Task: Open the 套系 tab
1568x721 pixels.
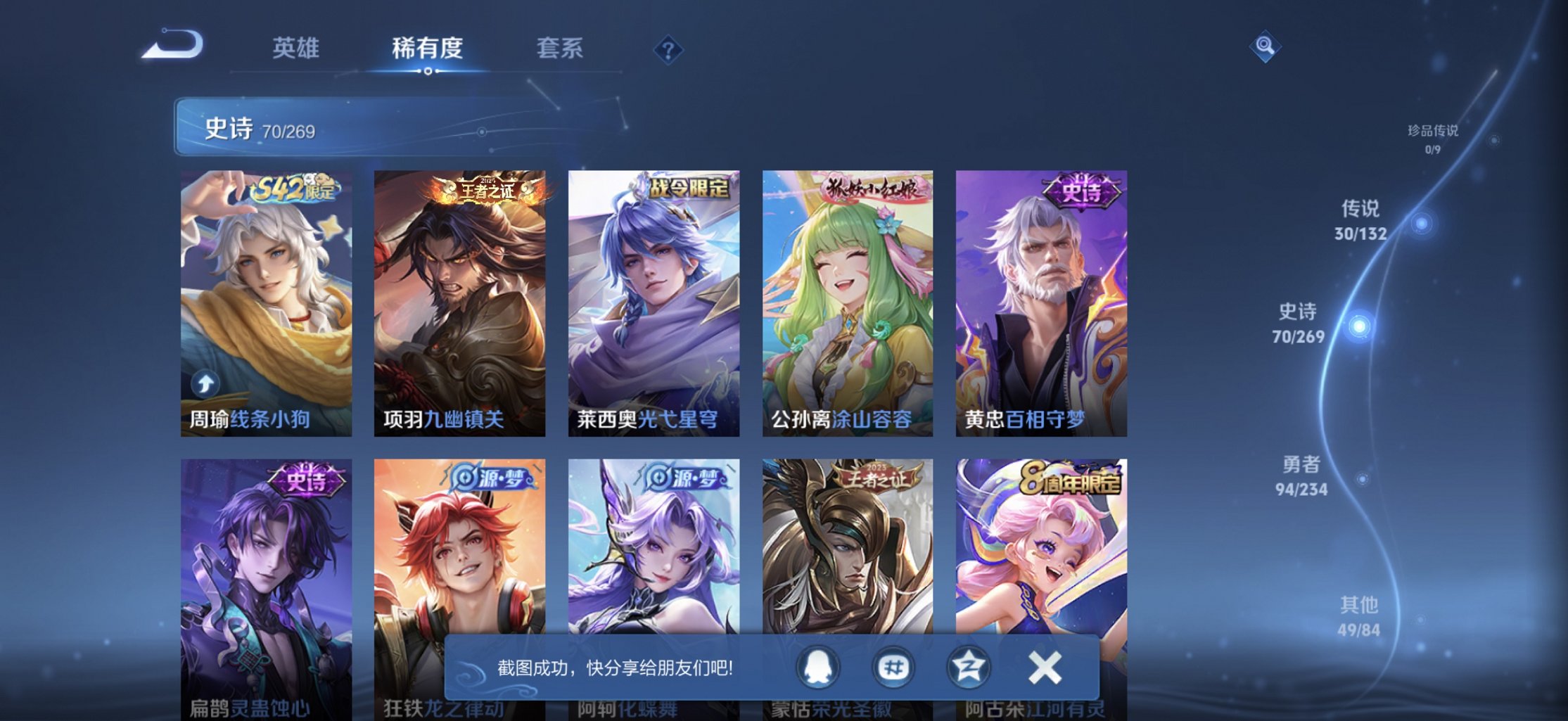Action: click(x=559, y=48)
